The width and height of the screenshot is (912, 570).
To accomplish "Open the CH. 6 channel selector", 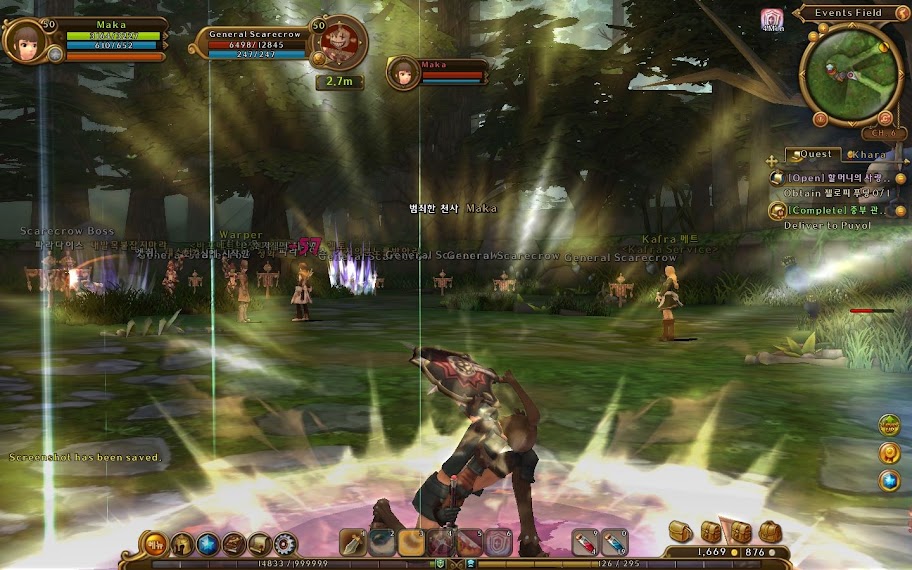I will (882, 132).
